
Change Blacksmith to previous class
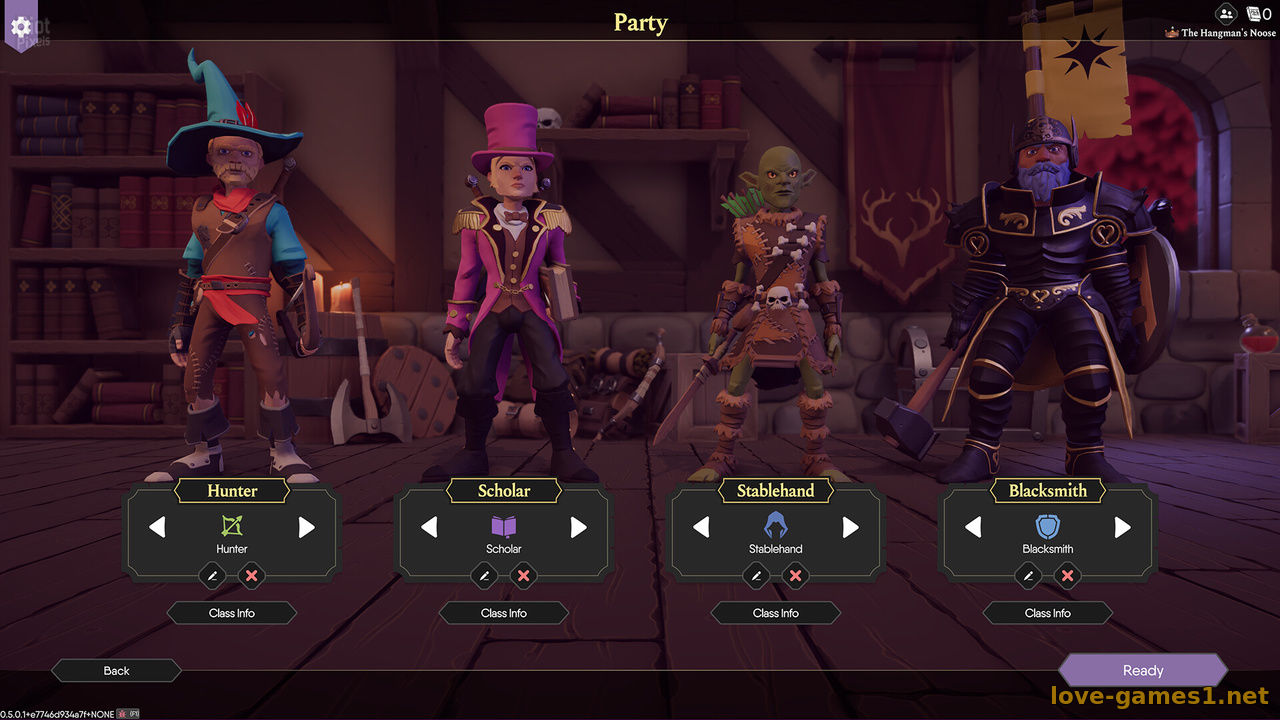[973, 527]
